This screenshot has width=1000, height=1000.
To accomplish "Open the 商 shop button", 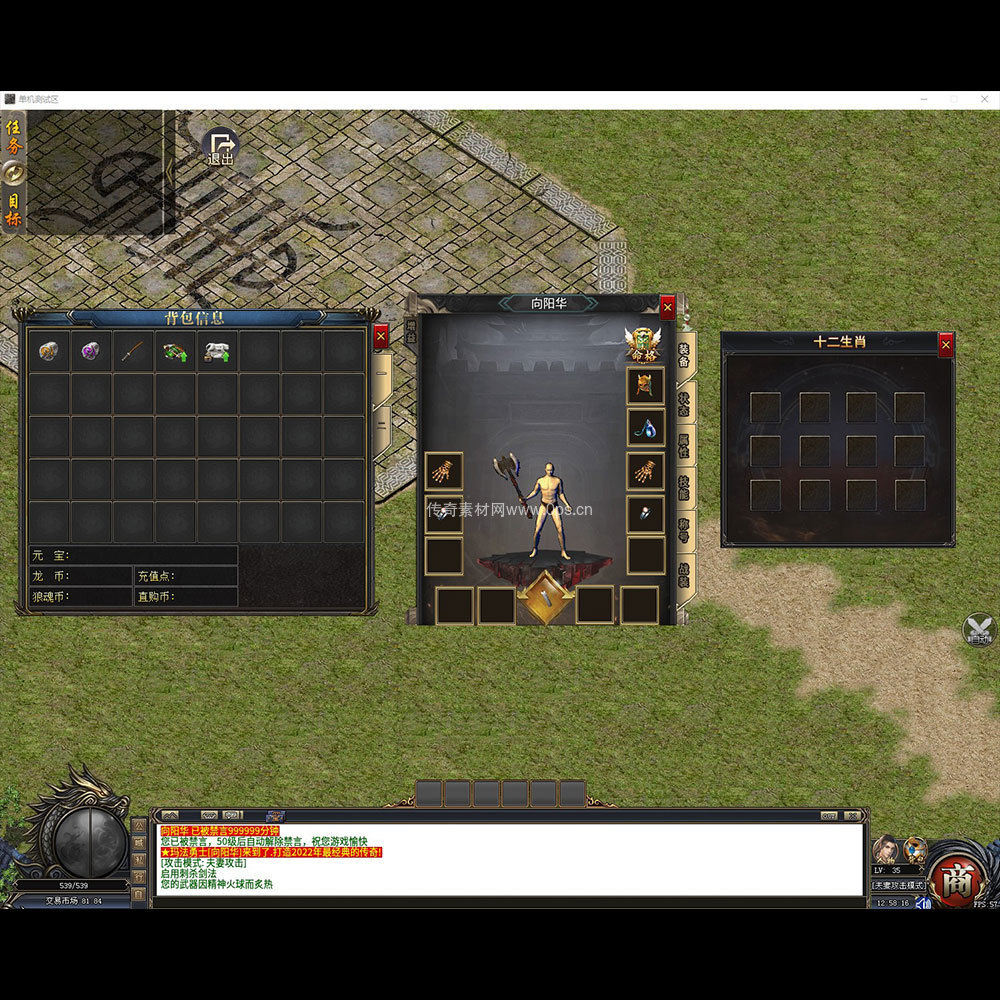I will (957, 877).
